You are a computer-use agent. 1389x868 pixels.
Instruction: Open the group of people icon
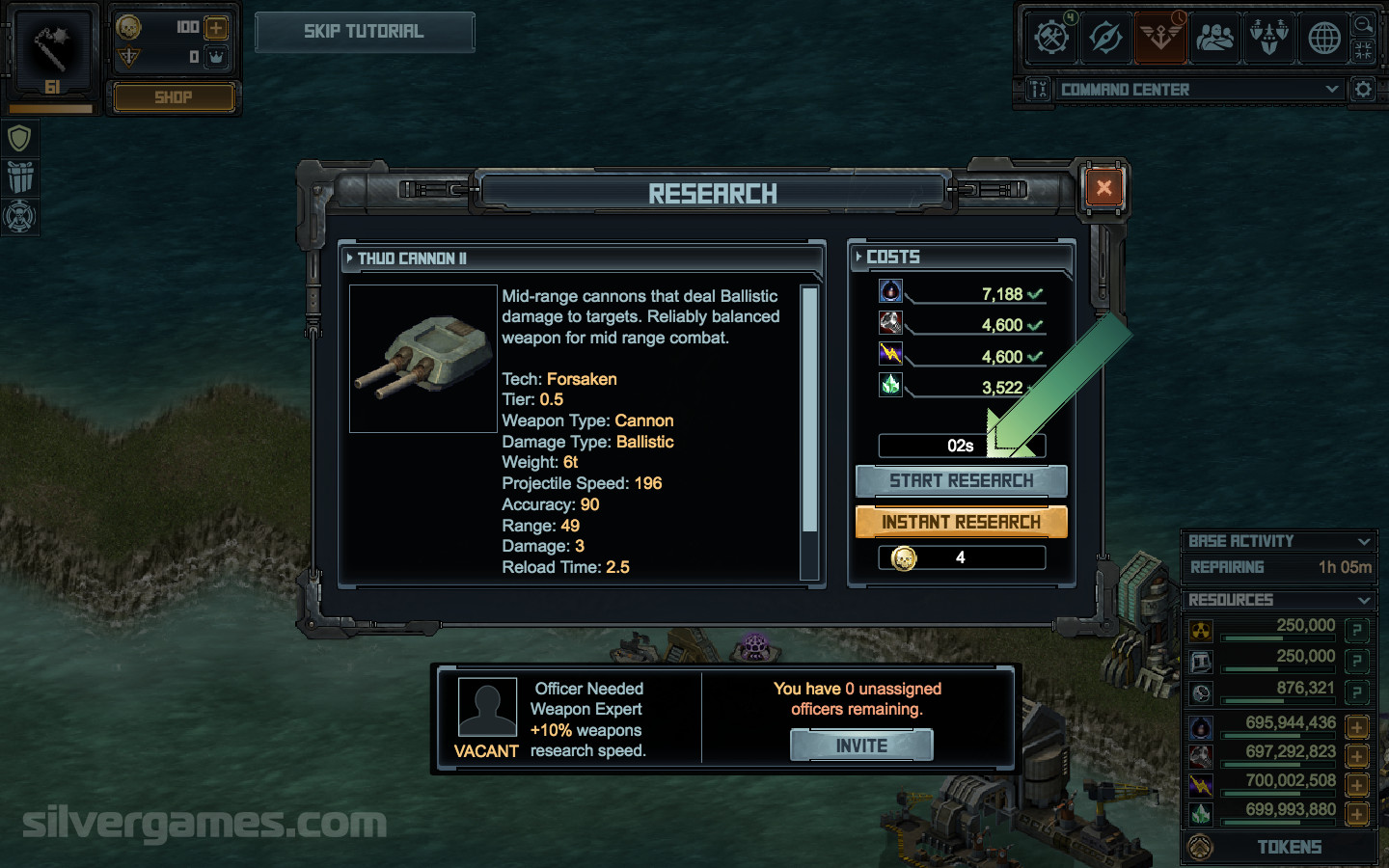pos(1214,38)
